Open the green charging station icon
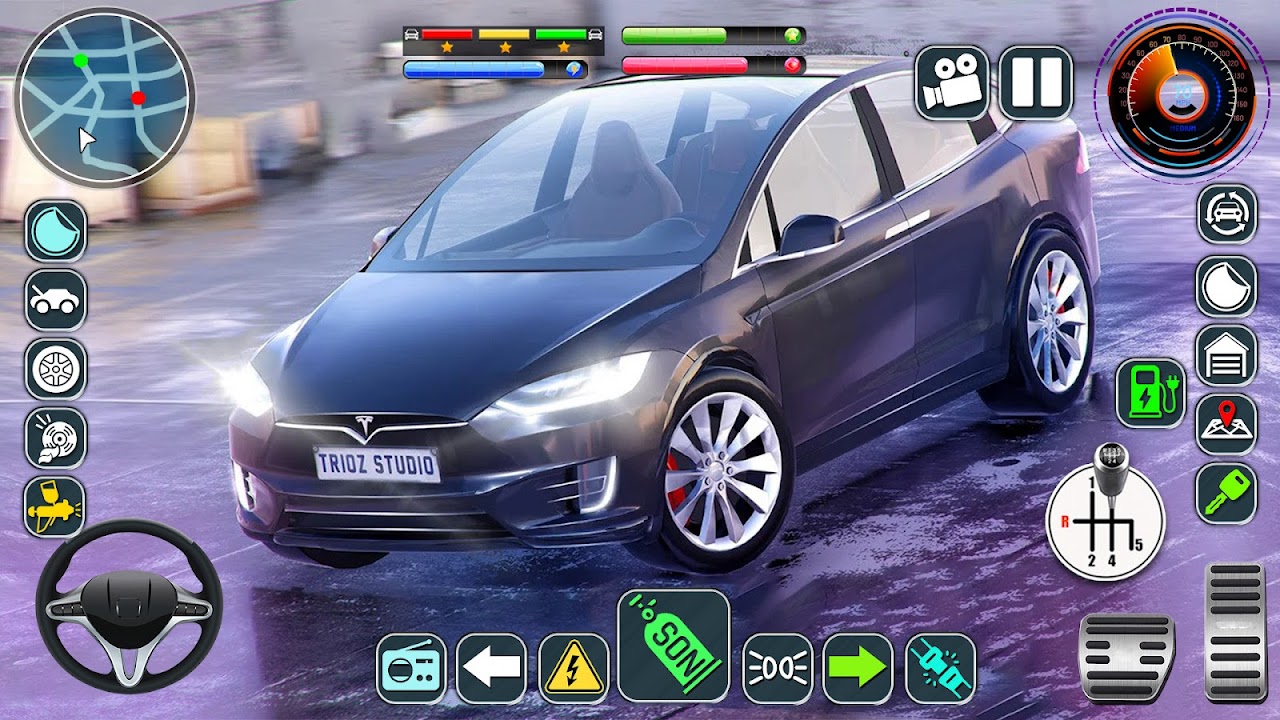Viewport: 1280px width, 720px height. click(x=1150, y=393)
